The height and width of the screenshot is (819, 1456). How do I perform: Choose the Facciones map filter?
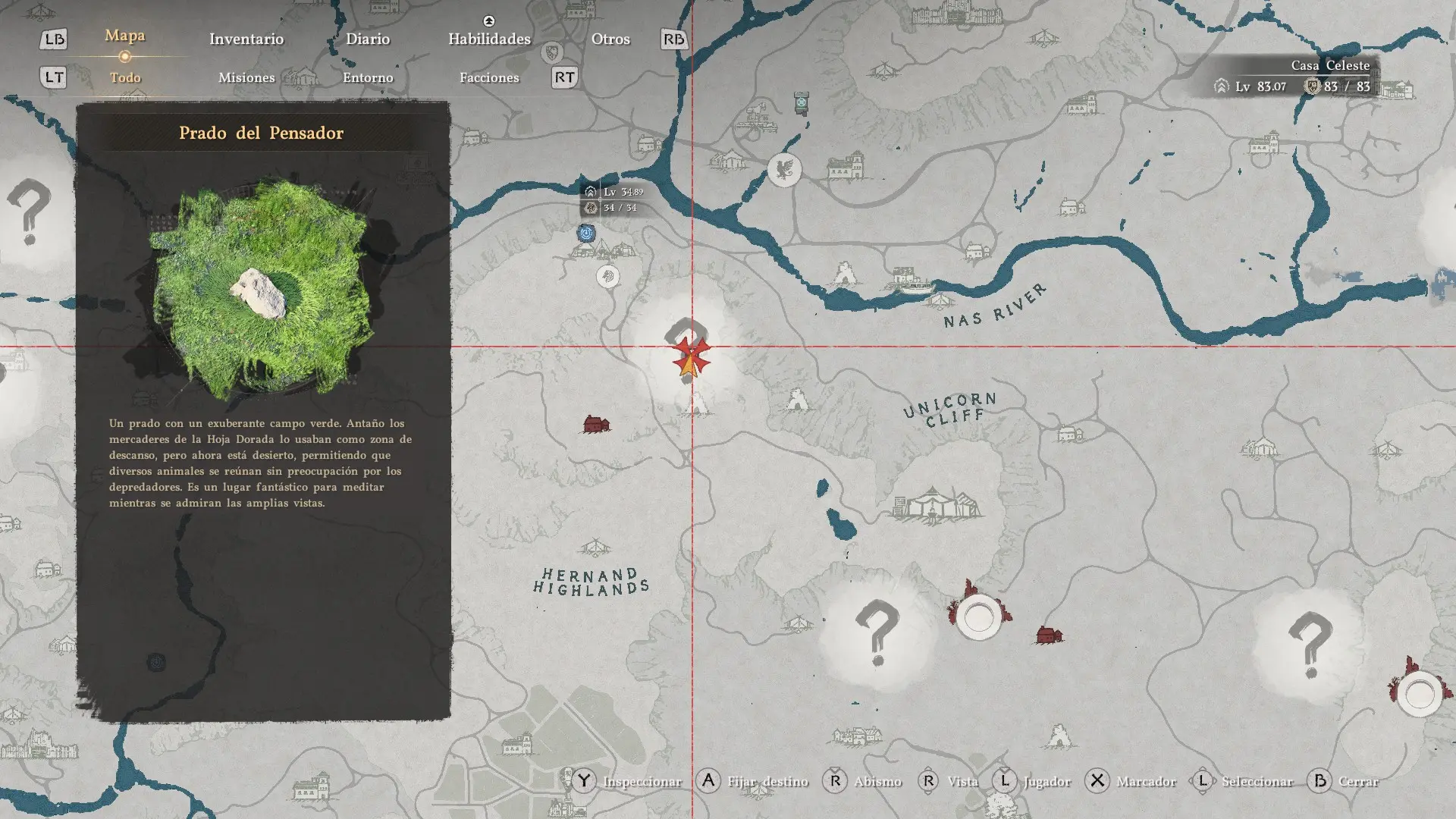pyautogui.click(x=489, y=77)
